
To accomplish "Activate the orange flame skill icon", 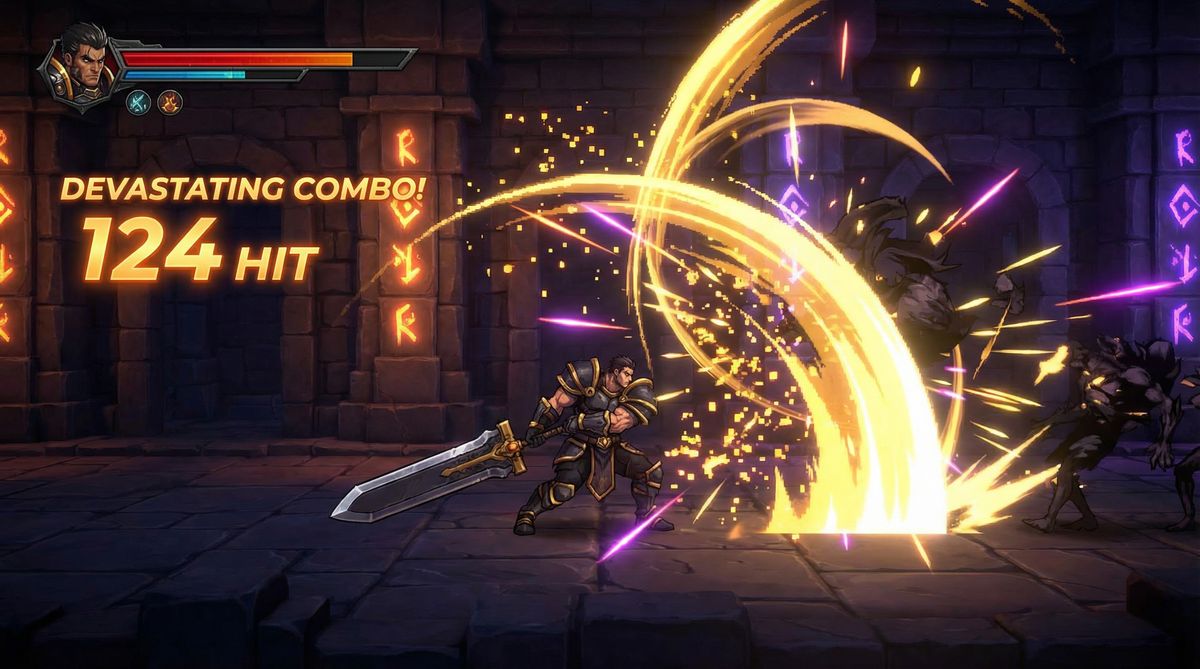I will tap(170, 100).
